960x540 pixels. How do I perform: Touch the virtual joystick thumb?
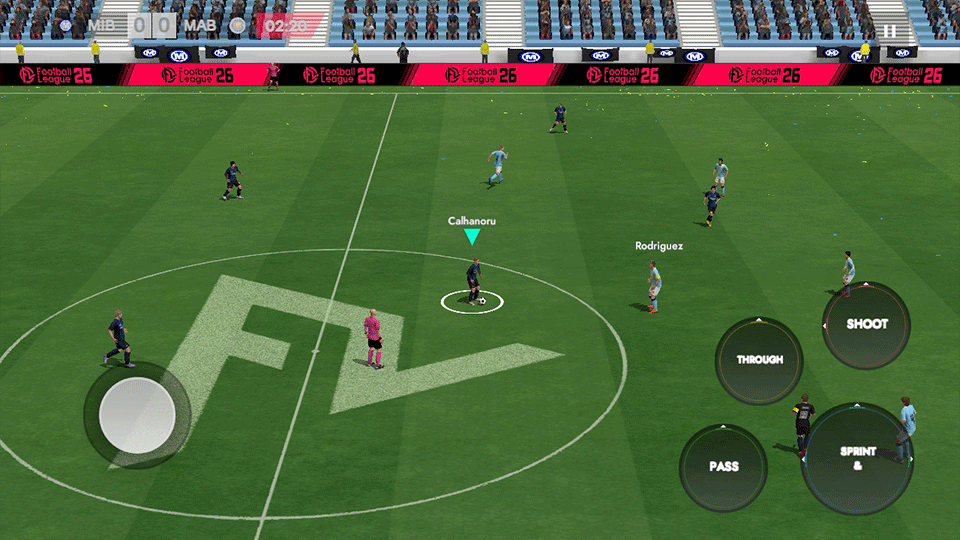(x=136, y=414)
